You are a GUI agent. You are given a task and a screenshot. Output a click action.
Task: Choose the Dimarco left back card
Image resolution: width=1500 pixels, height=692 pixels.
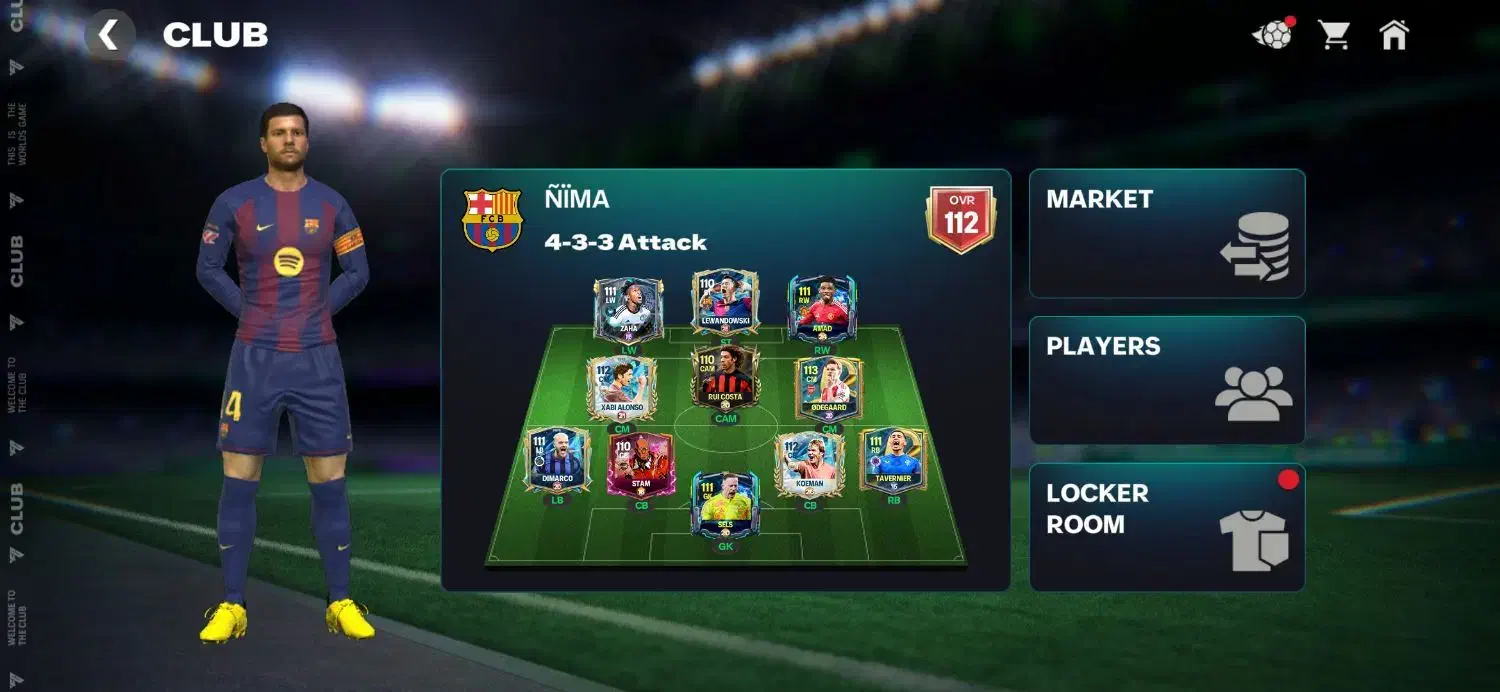(557, 460)
